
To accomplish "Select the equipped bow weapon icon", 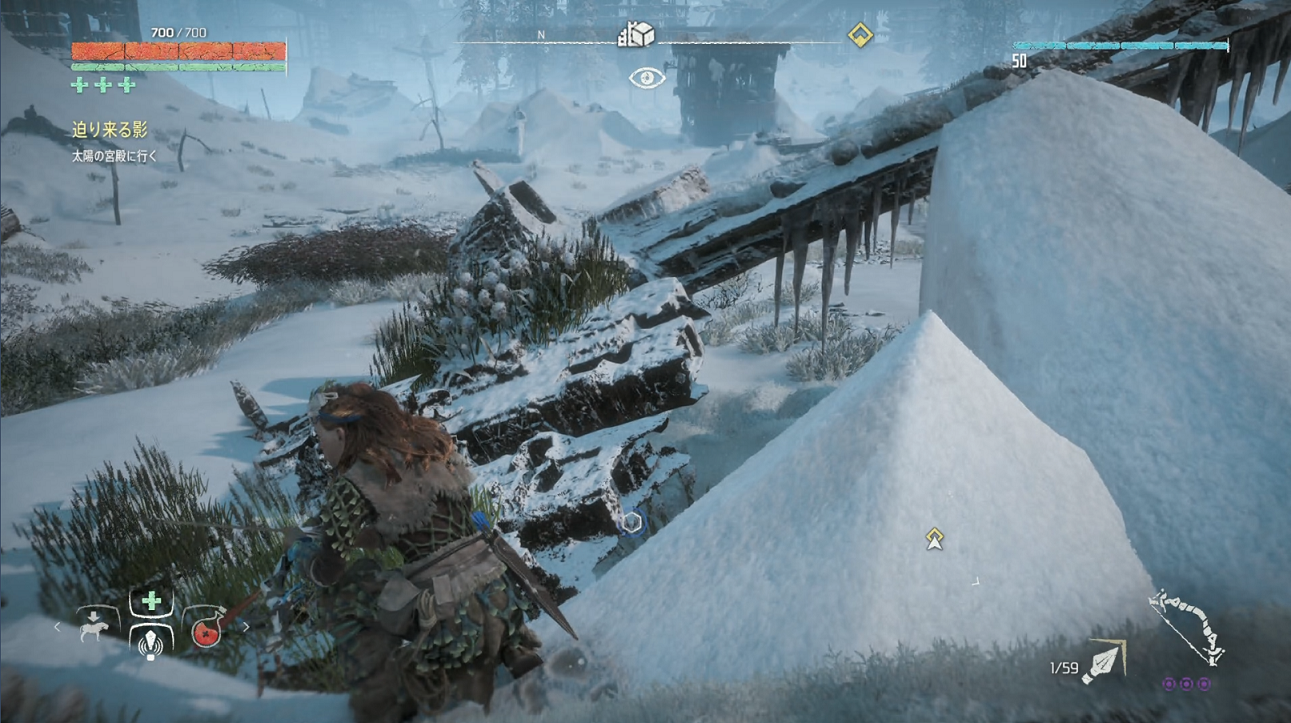I will pyautogui.click(x=1187, y=626).
